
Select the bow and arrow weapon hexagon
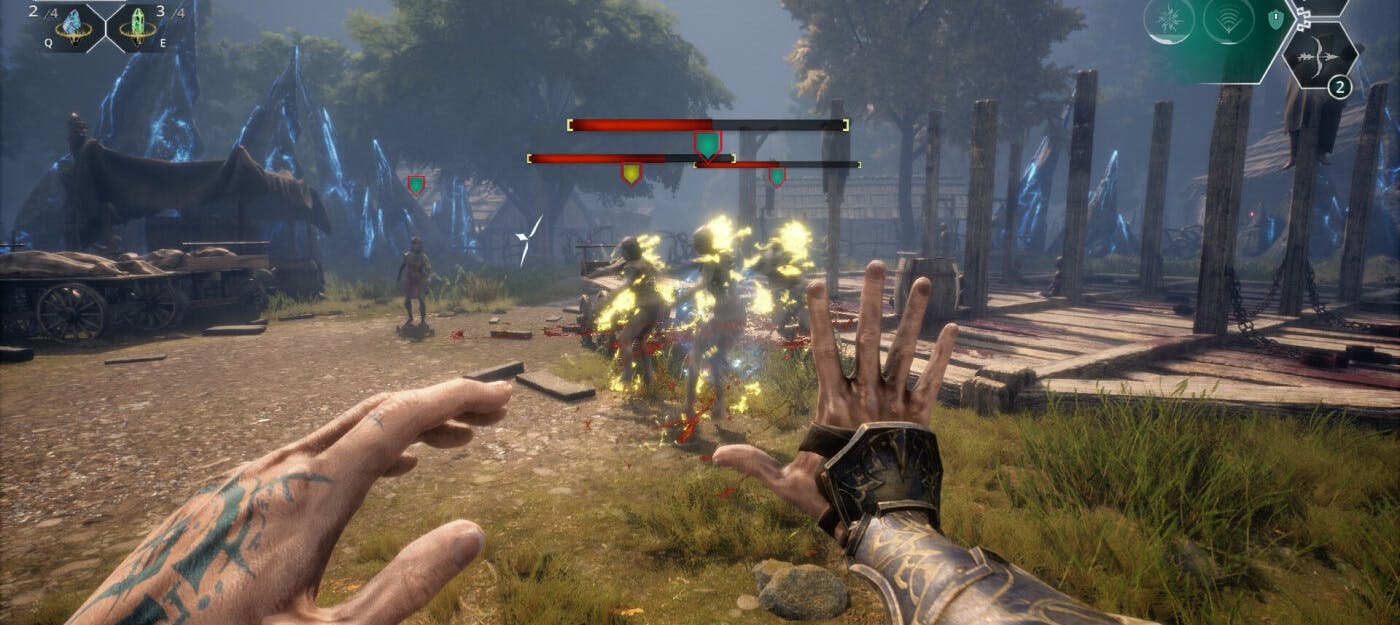point(1318,56)
